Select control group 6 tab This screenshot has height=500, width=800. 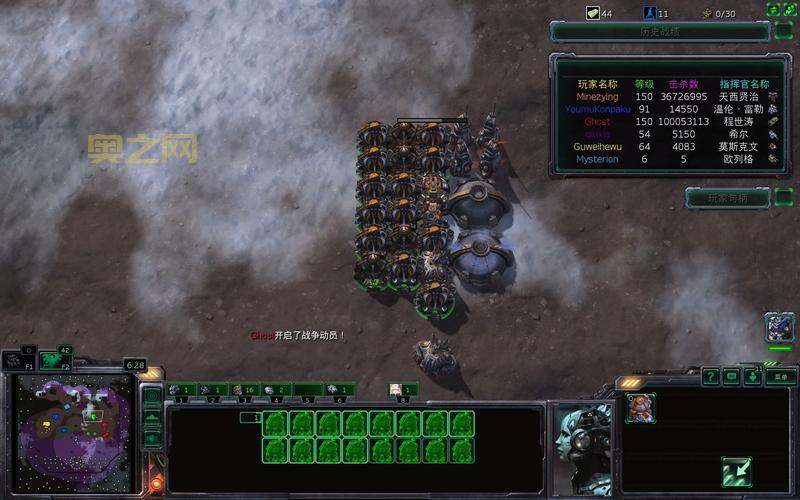339,390
